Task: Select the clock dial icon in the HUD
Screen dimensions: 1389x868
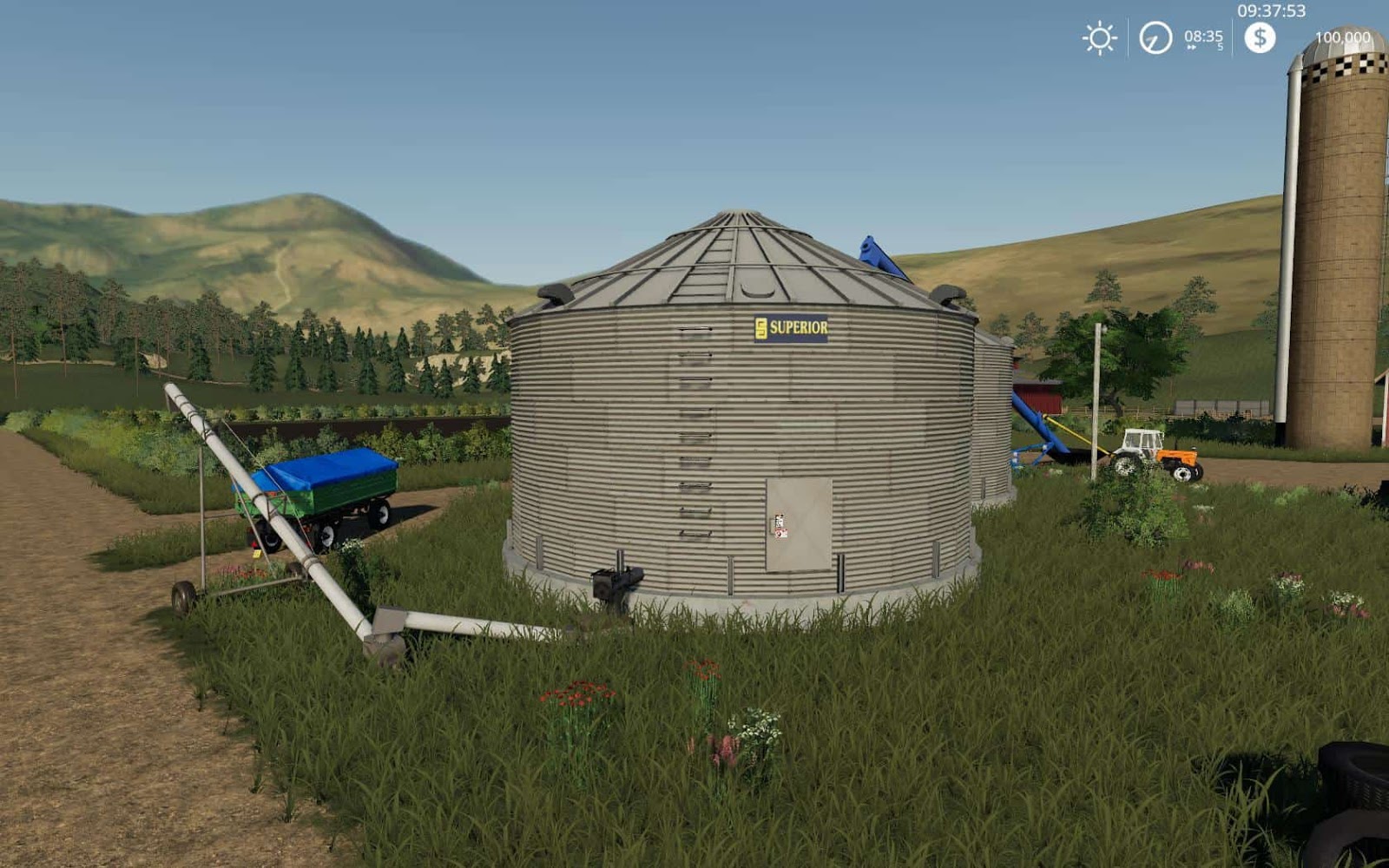Action: [1155, 39]
